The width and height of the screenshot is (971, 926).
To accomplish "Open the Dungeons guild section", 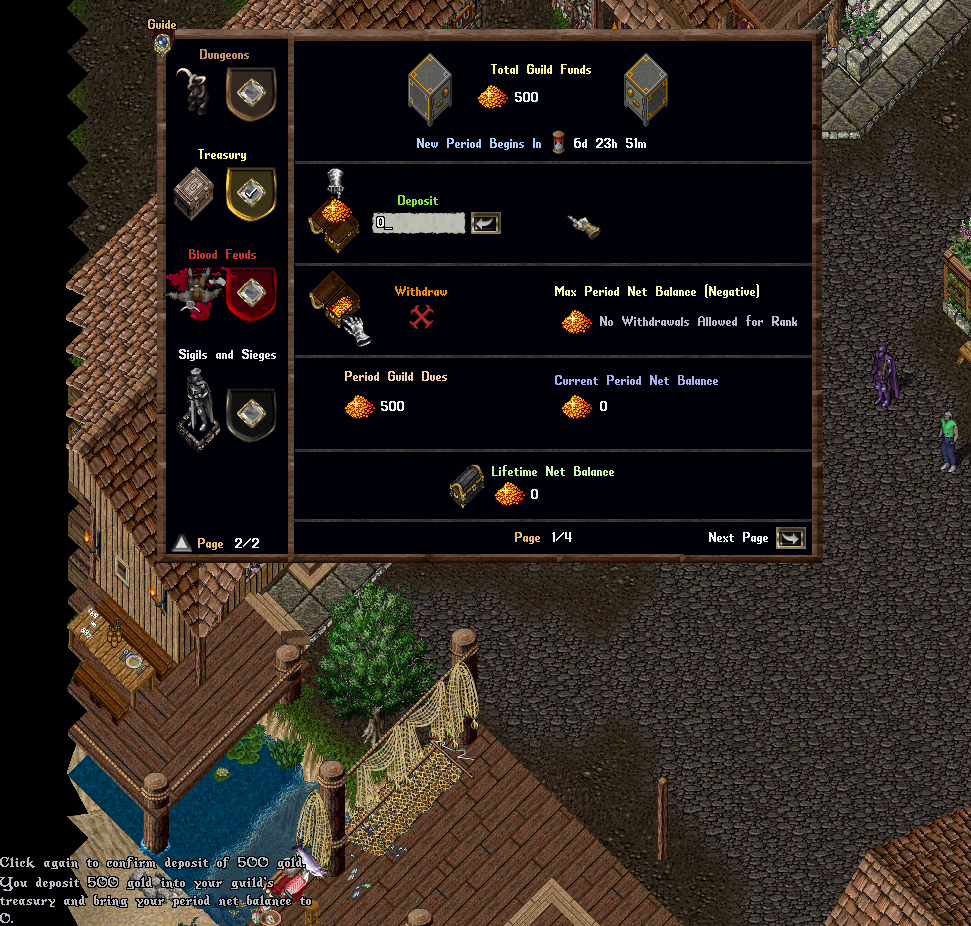I will 251,93.
